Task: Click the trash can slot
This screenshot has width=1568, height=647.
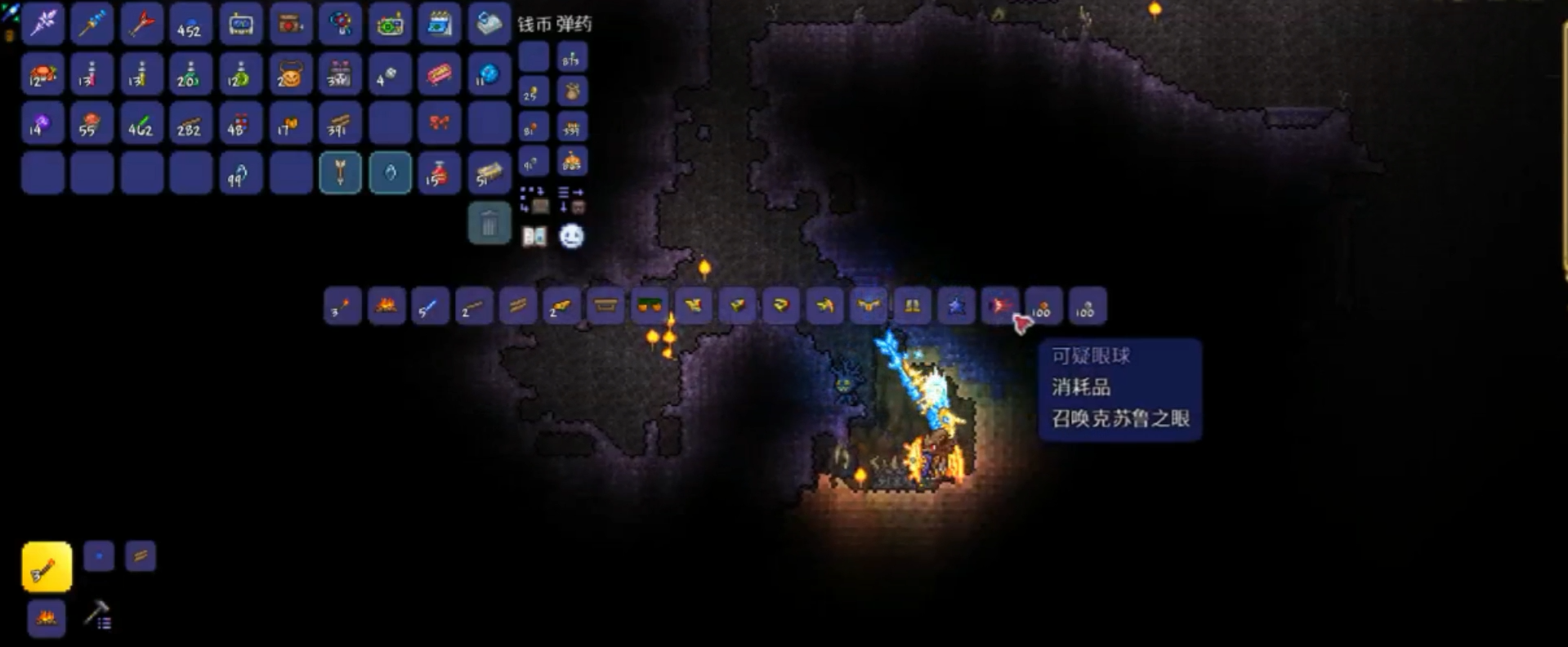Action: point(489,223)
